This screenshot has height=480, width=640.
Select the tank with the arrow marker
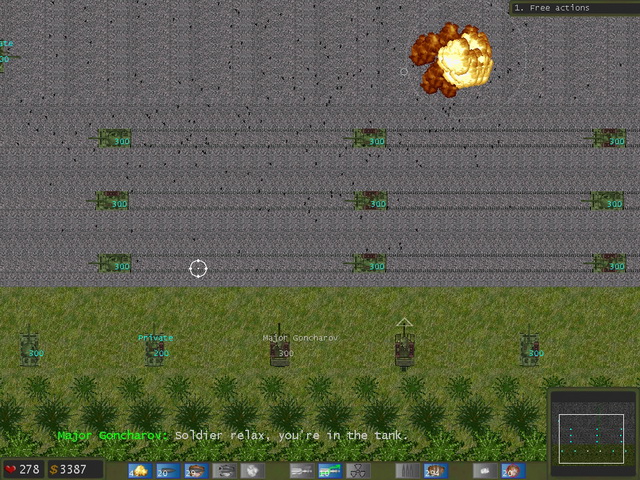click(404, 349)
